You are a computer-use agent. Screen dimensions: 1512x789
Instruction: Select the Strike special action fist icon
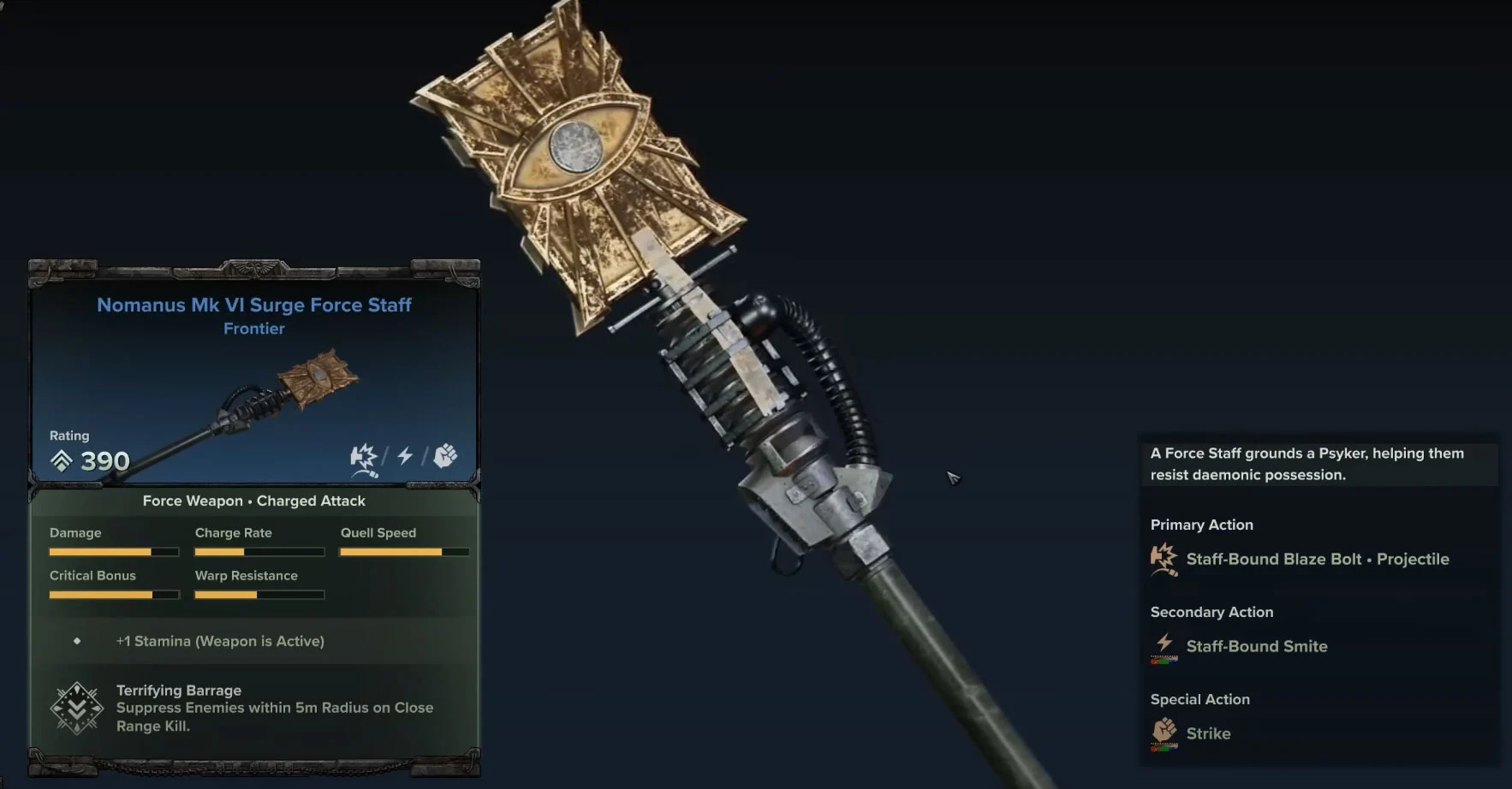[x=1164, y=733]
